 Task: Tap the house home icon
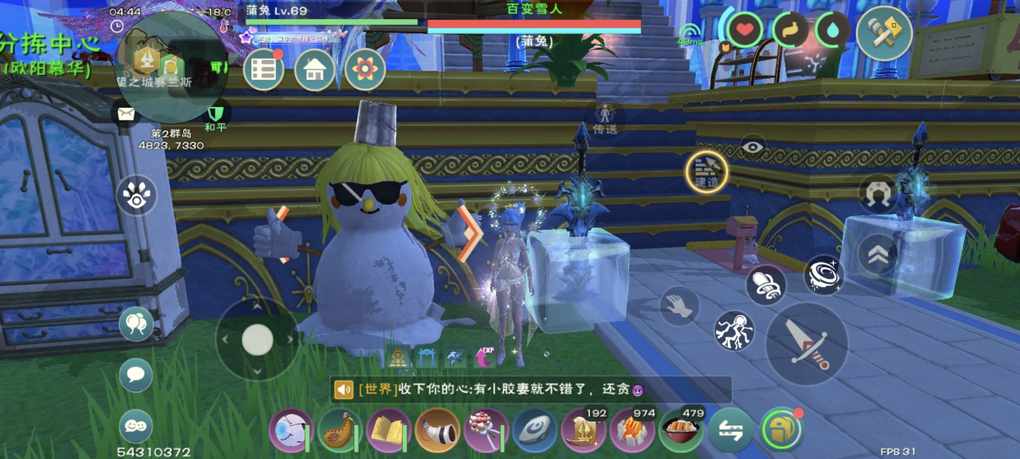pos(315,69)
